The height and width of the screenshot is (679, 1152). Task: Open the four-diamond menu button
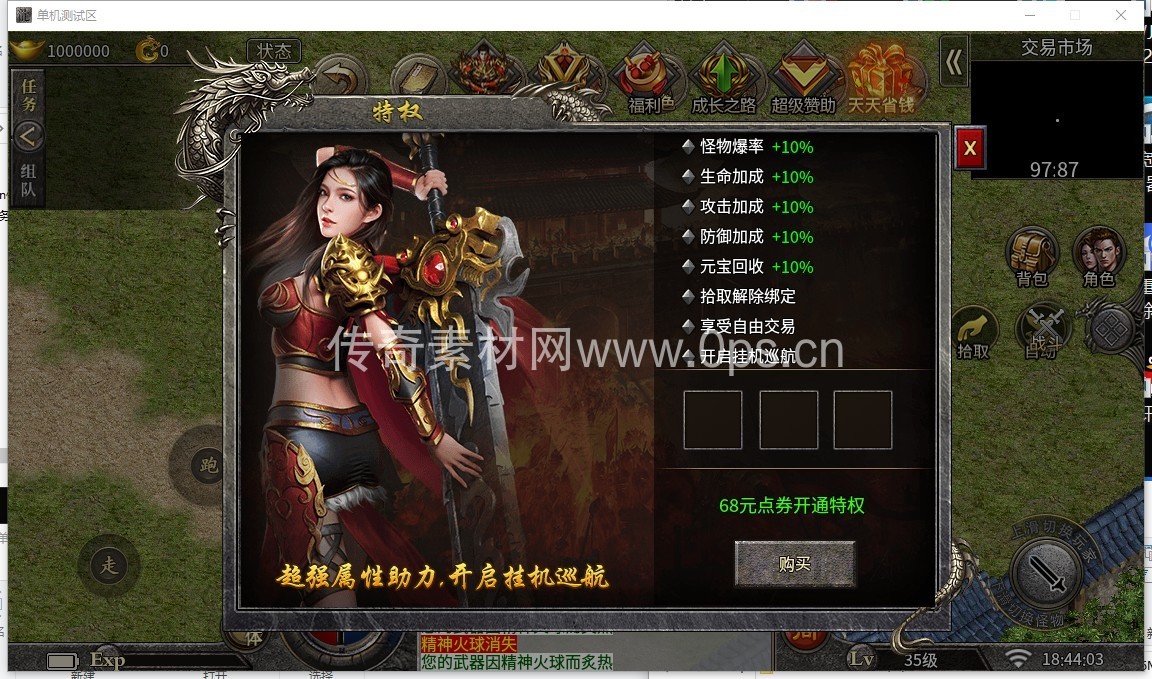(x=1109, y=329)
